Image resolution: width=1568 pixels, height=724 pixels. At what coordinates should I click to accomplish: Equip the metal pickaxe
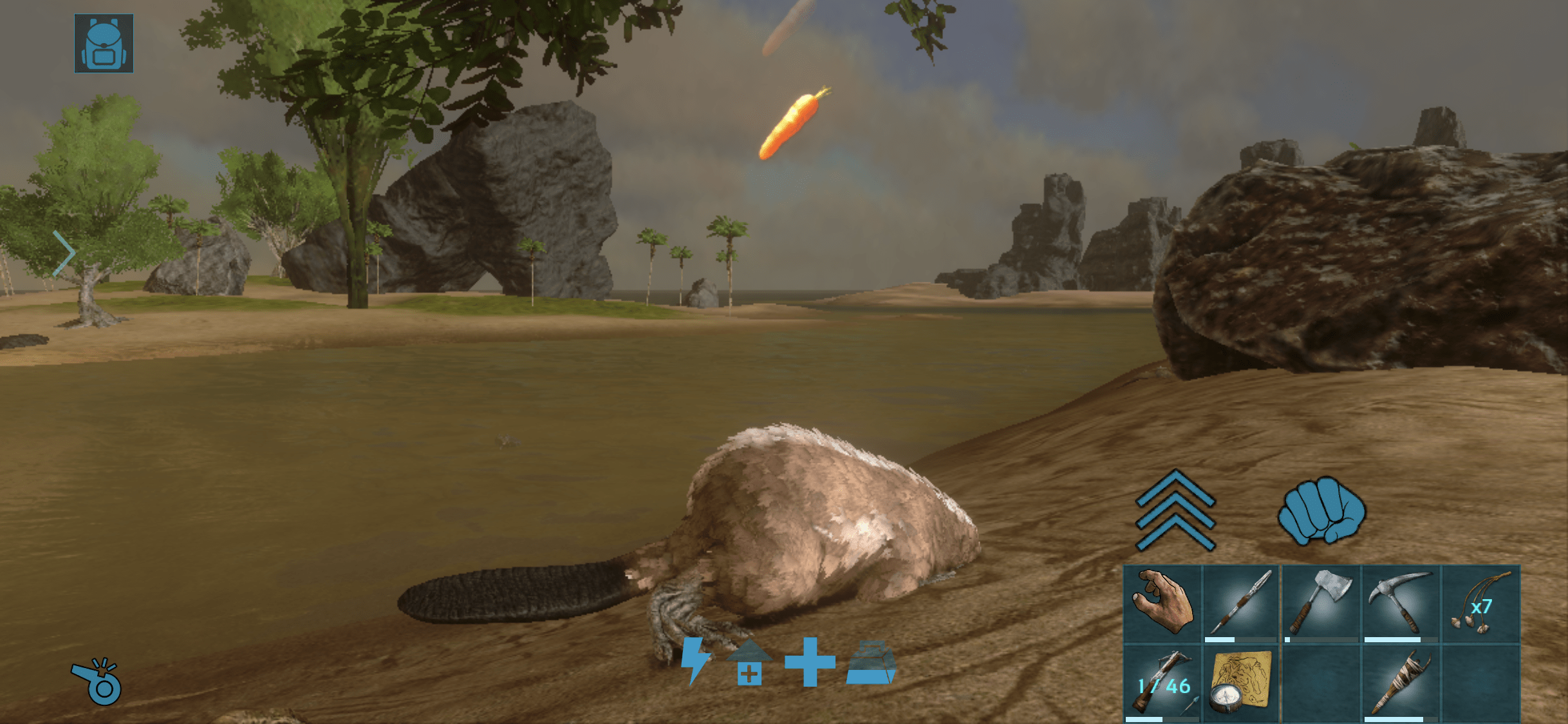click(x=1401, y=604)
